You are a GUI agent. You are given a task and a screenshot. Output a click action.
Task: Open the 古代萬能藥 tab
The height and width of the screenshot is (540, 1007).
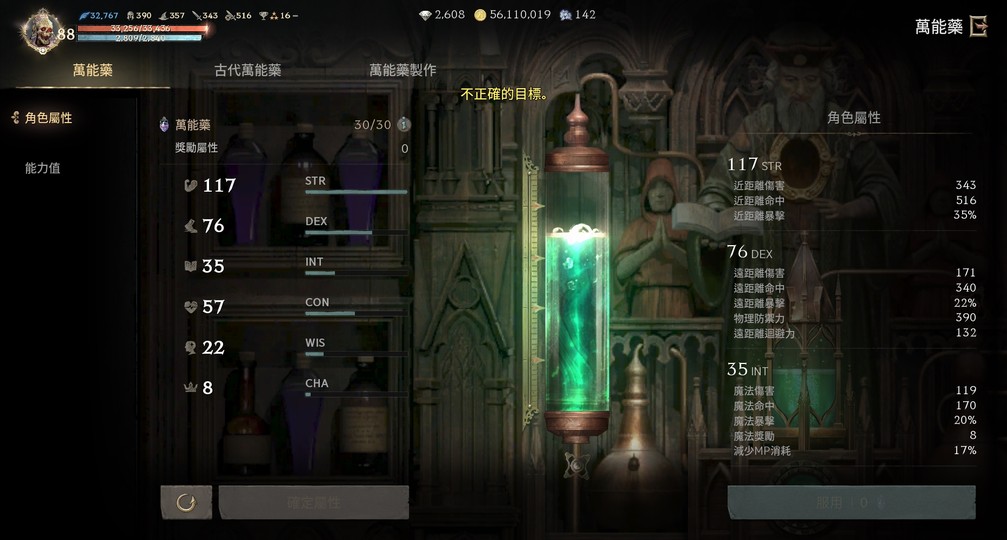(x=248, y=71)
